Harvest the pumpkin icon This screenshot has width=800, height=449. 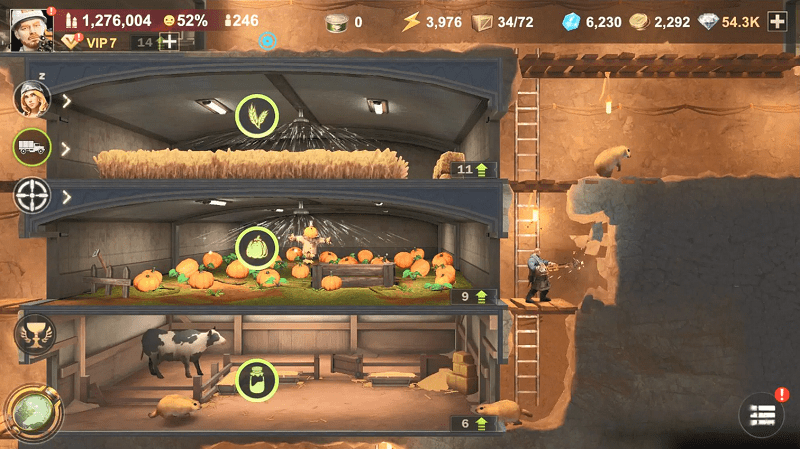256,248
